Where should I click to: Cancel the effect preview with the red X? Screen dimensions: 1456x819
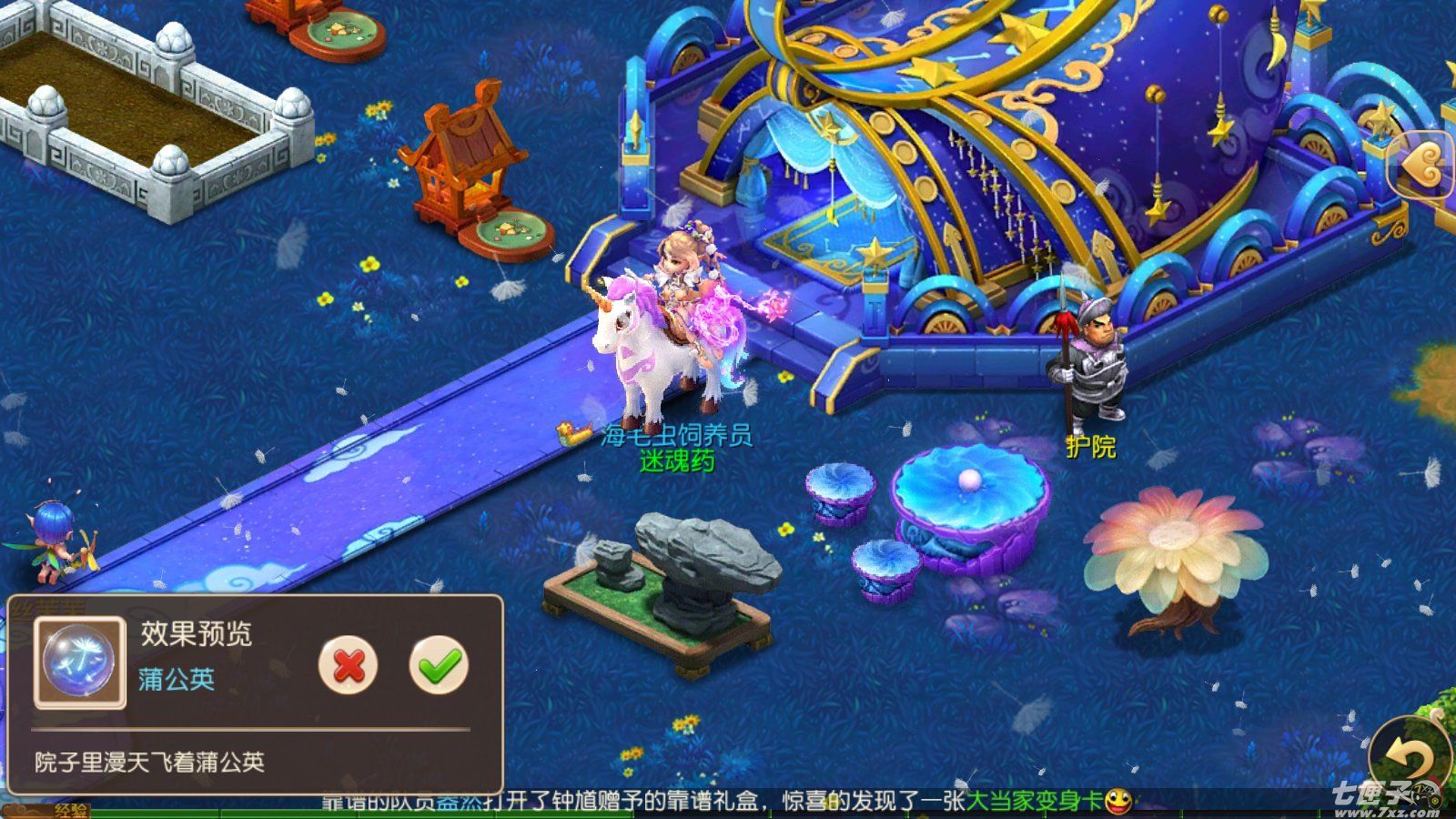[348, 665]
